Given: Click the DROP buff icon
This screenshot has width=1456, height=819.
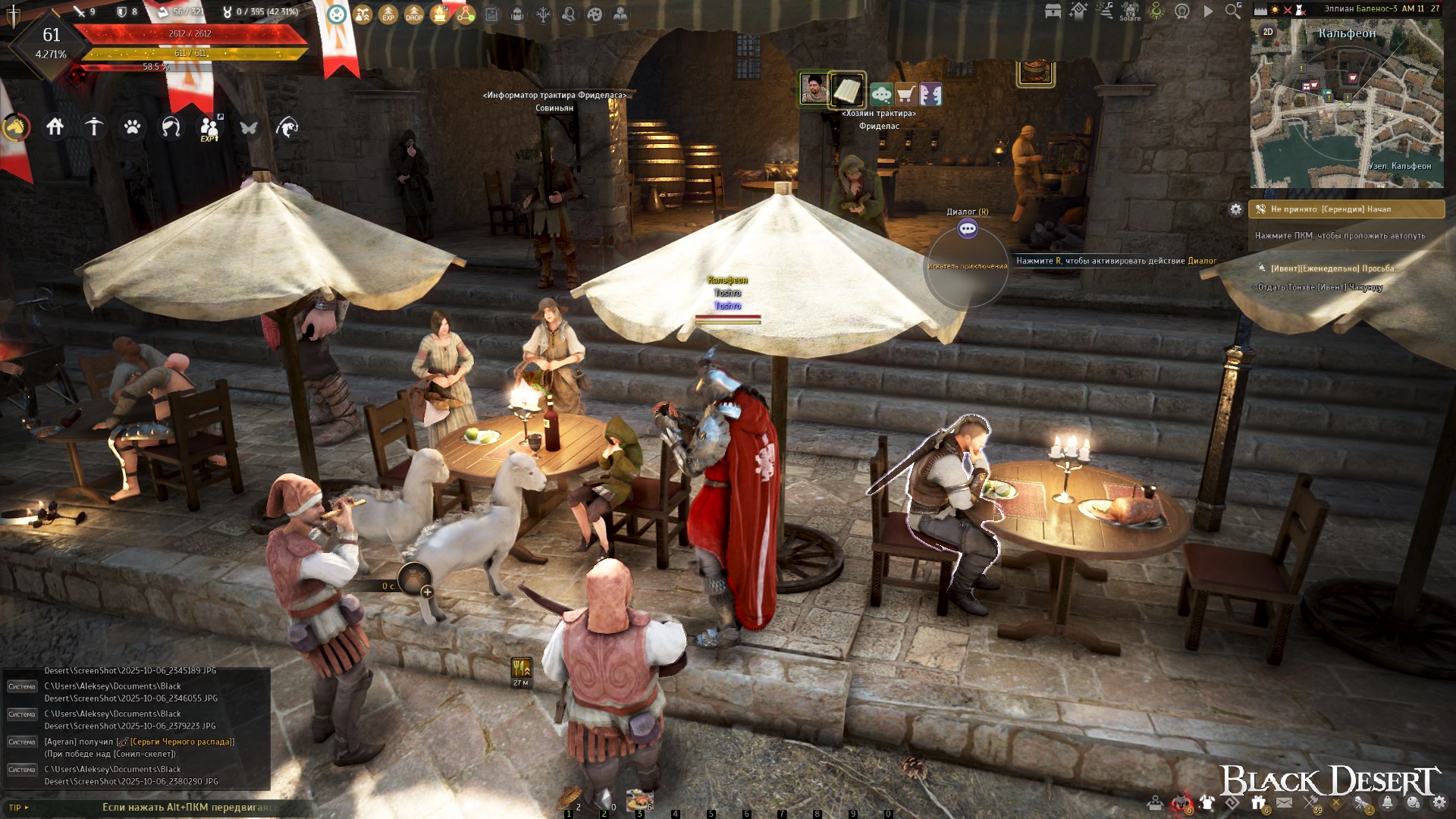Looking at the screenshot, I should (414, 14).
